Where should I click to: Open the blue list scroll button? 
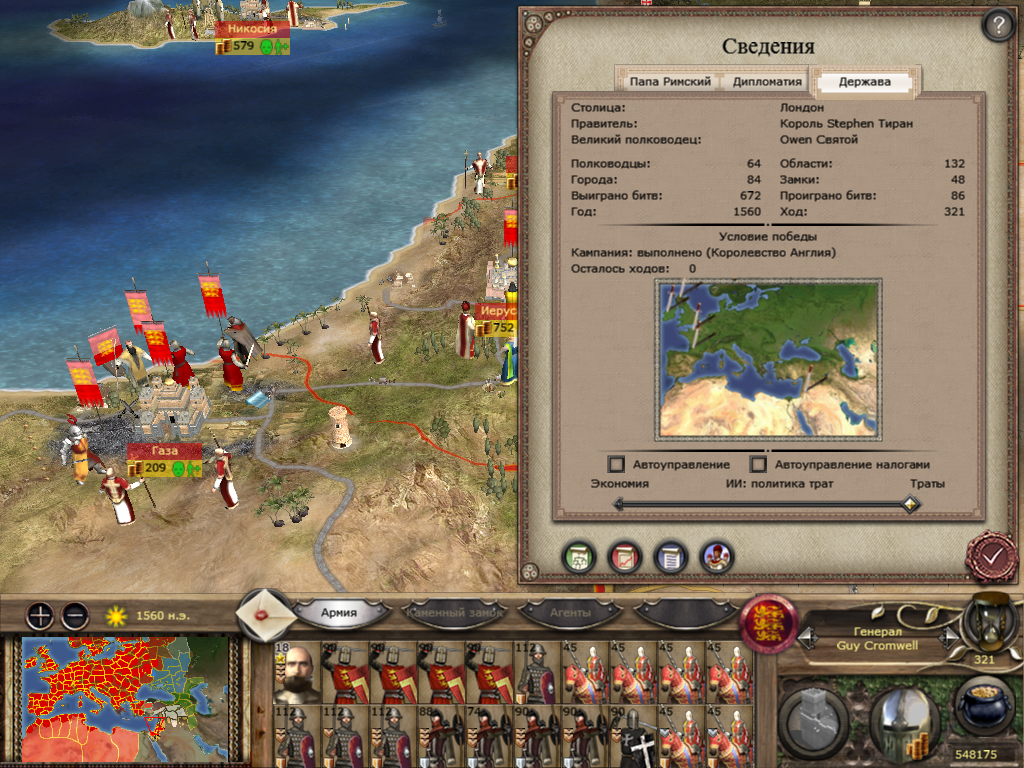click(670, 557)
